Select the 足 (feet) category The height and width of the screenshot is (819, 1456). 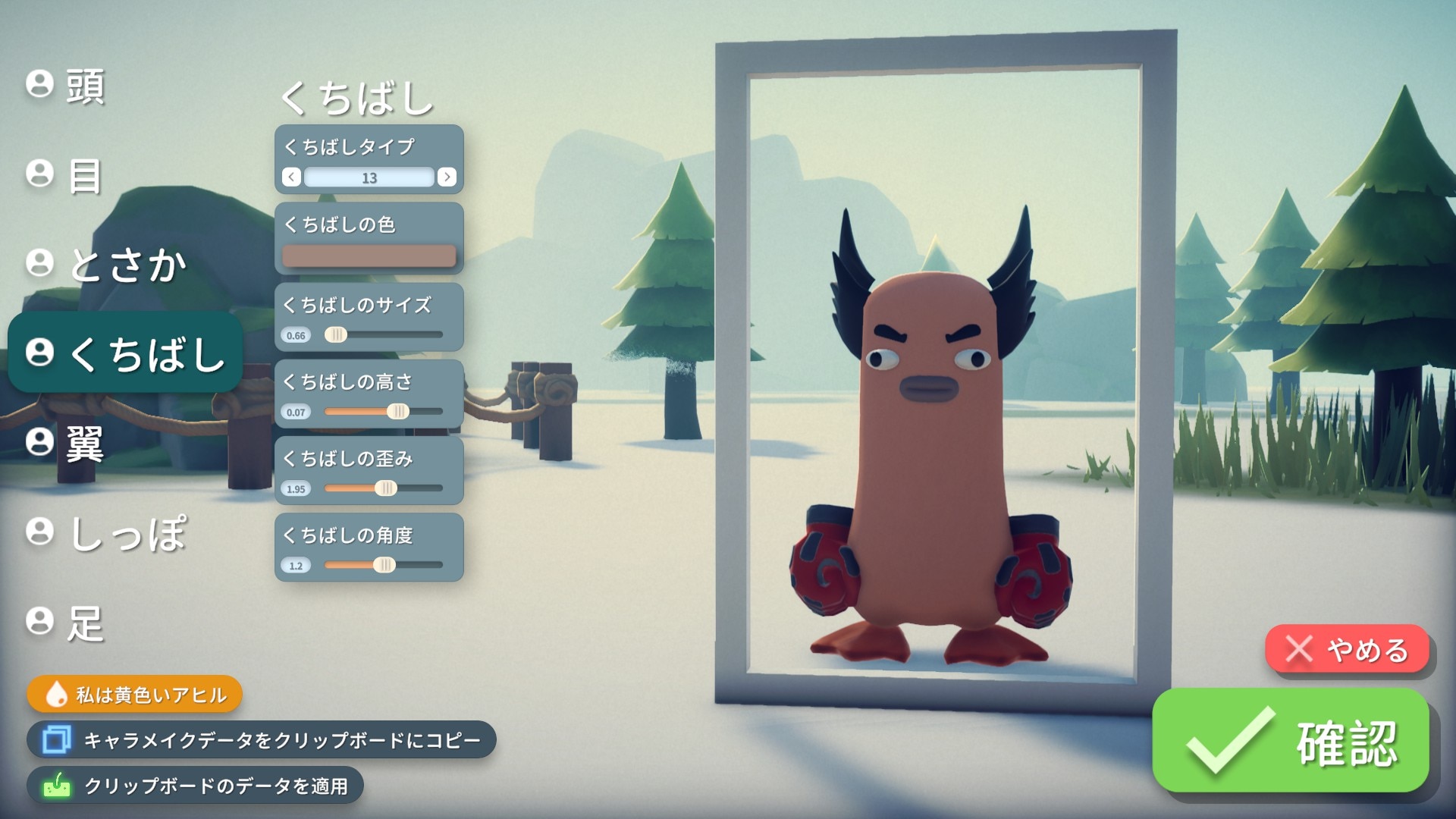tap(65, 623)
